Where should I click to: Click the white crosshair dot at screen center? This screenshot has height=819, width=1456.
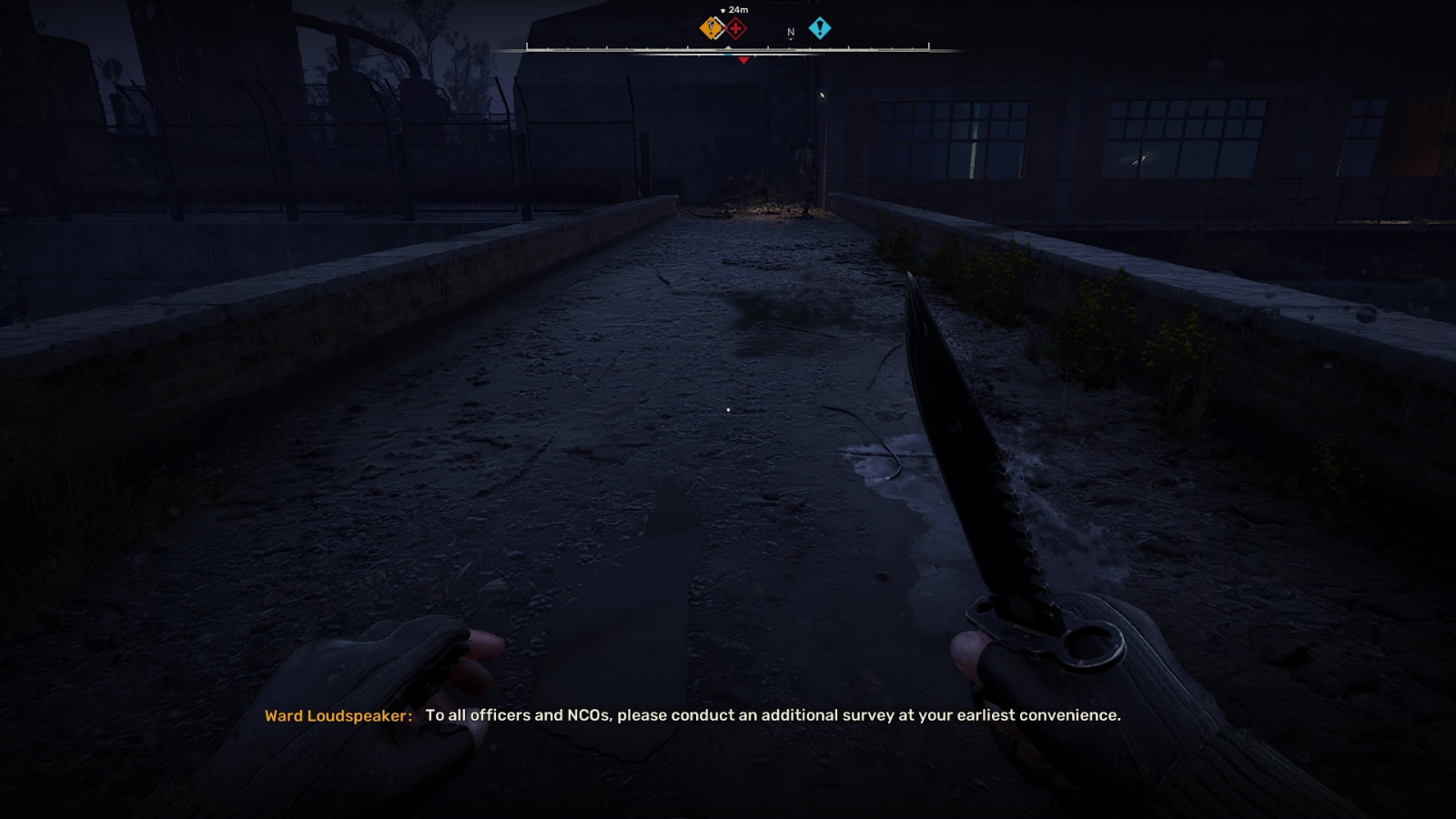pos(728,410)
